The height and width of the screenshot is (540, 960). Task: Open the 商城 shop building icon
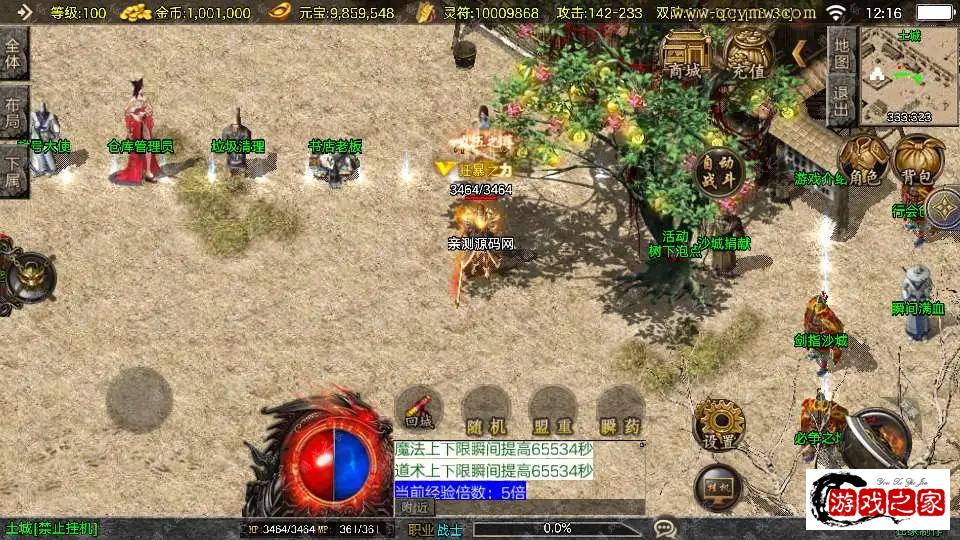686,53
